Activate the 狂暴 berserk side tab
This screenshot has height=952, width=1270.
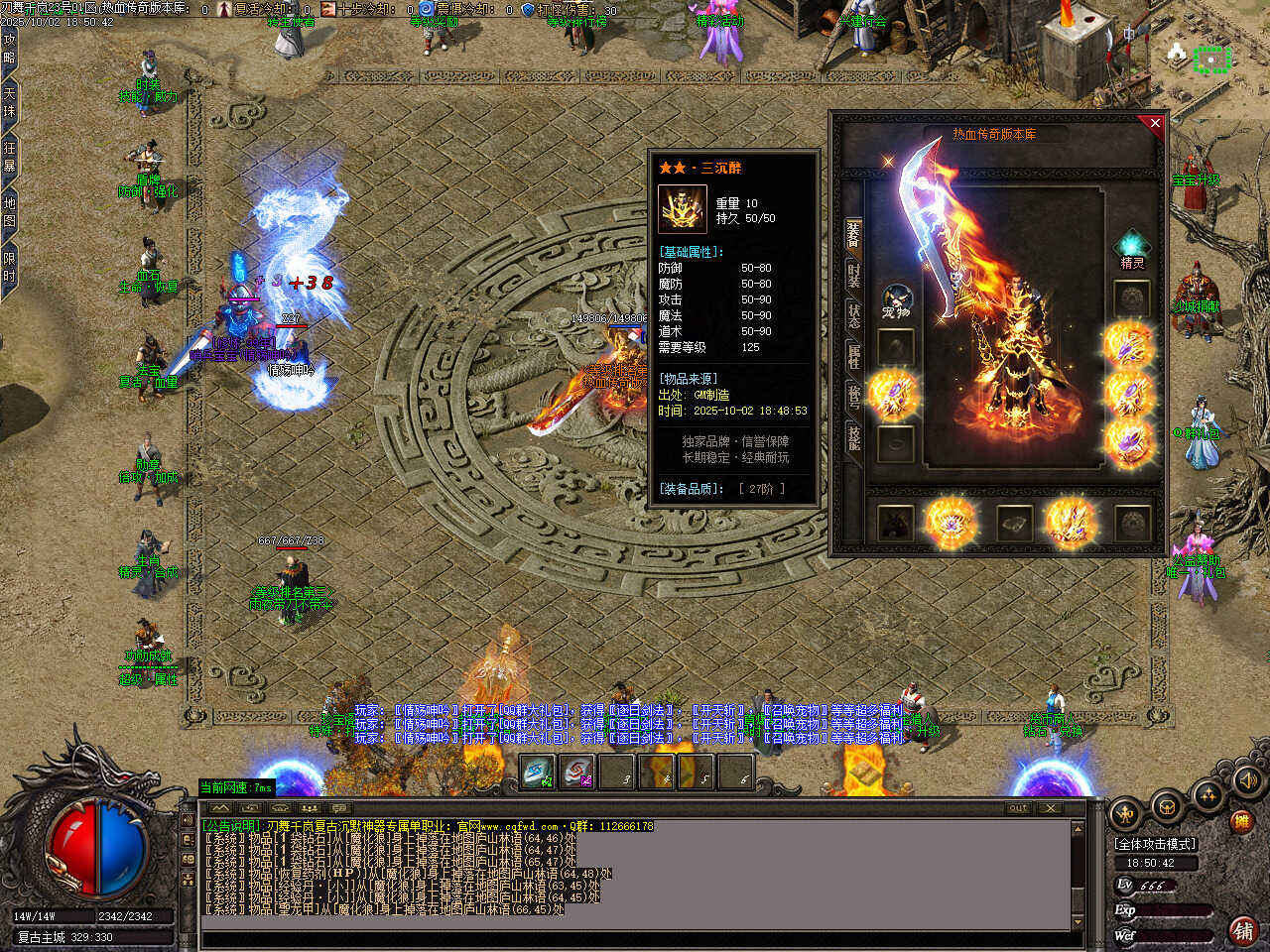pos(10,157)
